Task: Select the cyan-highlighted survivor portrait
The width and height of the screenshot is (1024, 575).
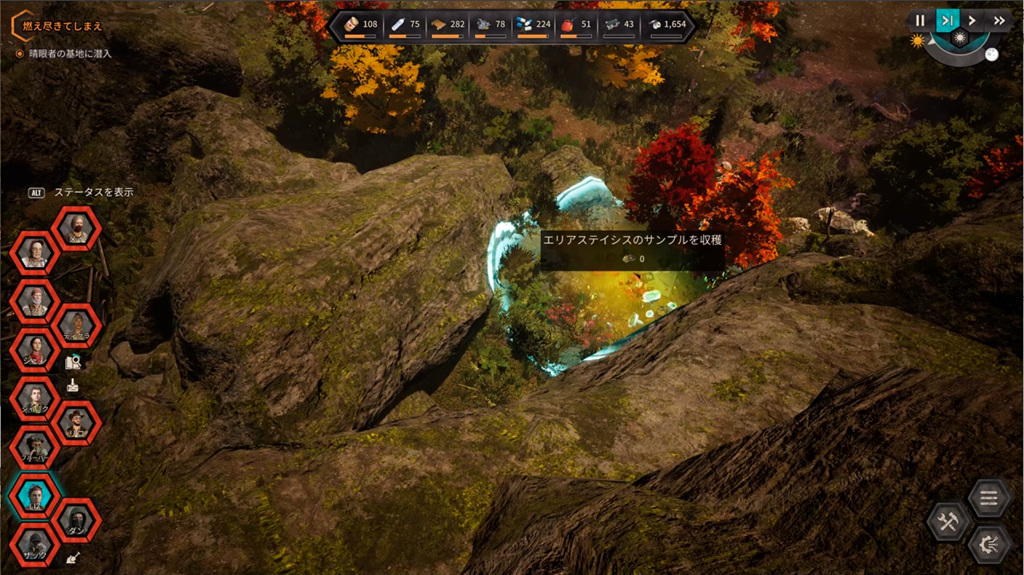Action: point(36,496)
